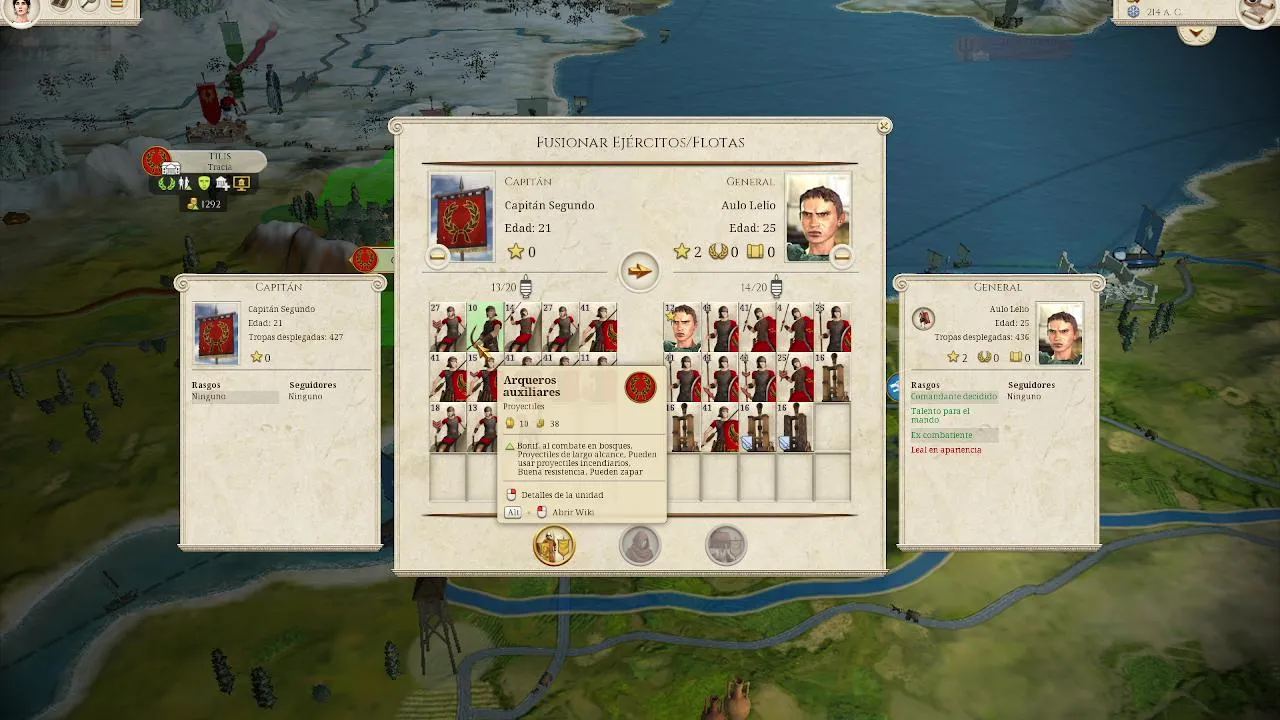Click the minus button on captain's banner
The width and height of the screenshot is (1280, 720).
coord(437,256)
